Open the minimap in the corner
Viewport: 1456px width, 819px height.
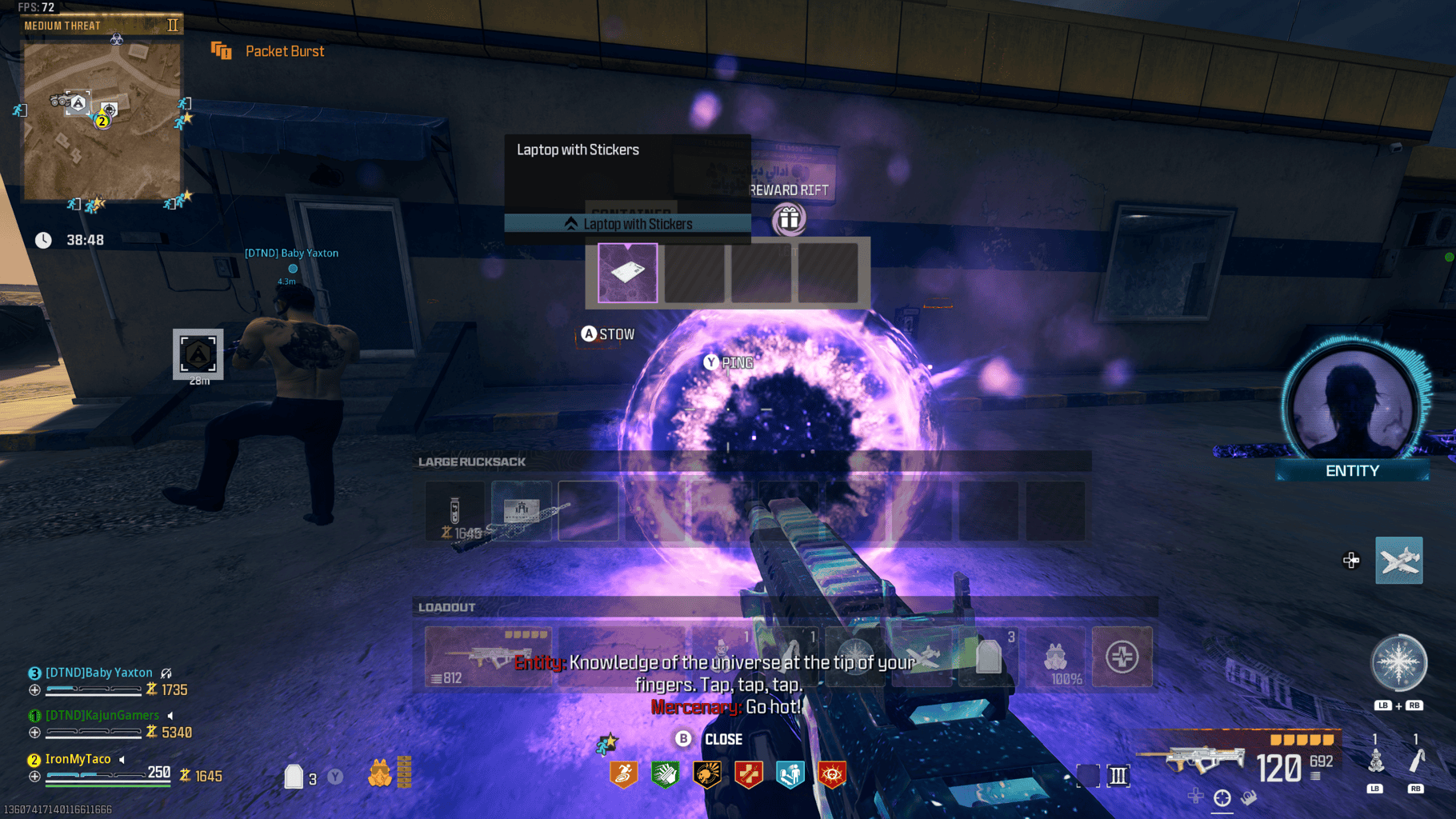click(x=102, y=120)
